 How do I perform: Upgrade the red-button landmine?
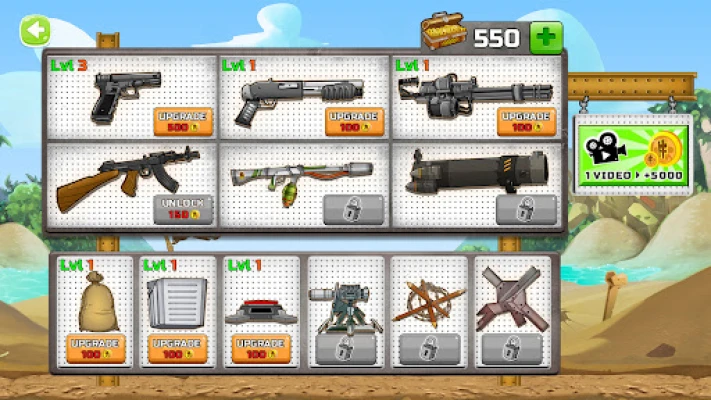pos(262,348)
